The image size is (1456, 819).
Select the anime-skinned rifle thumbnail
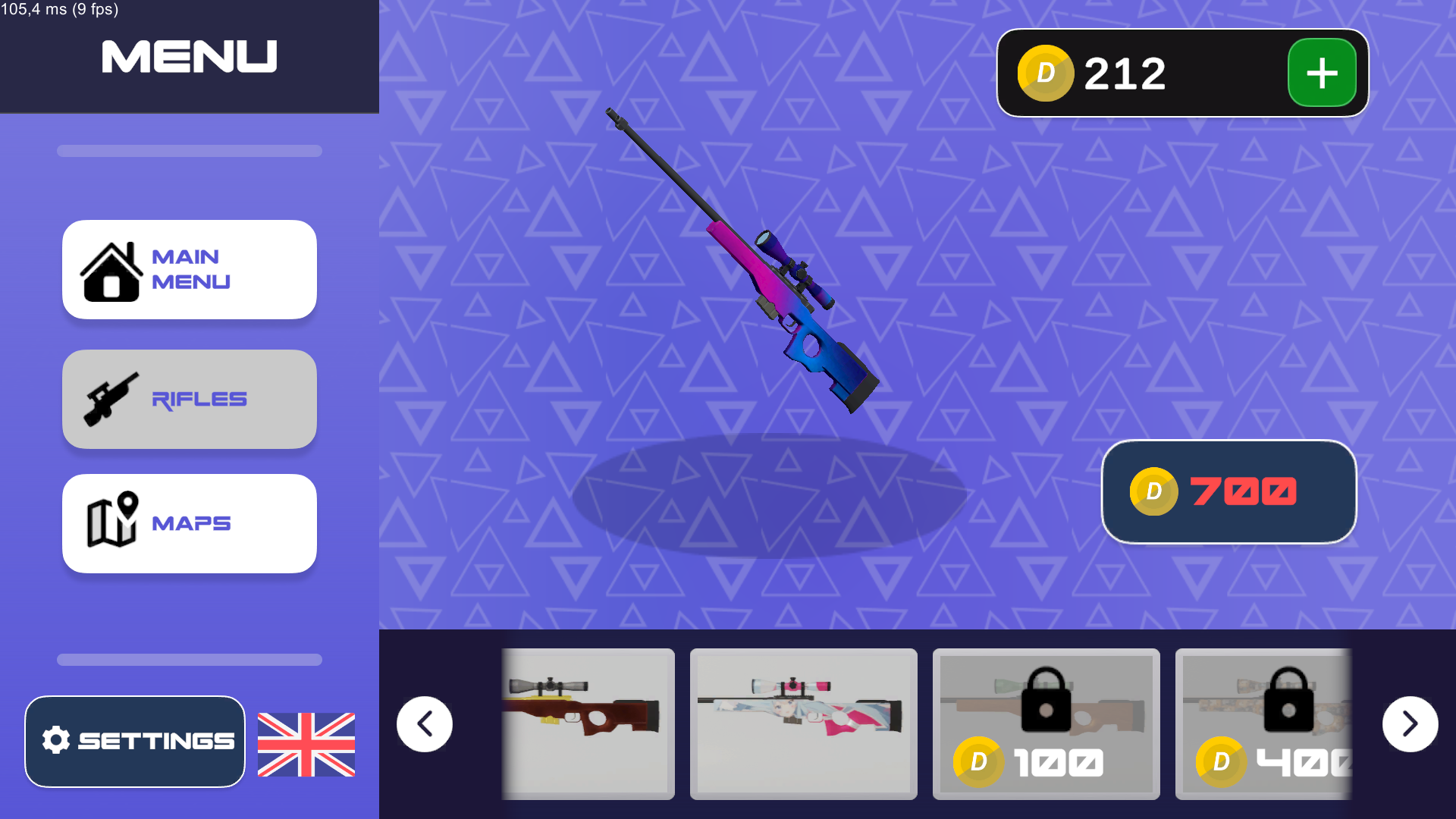click(x=802, y=723)
